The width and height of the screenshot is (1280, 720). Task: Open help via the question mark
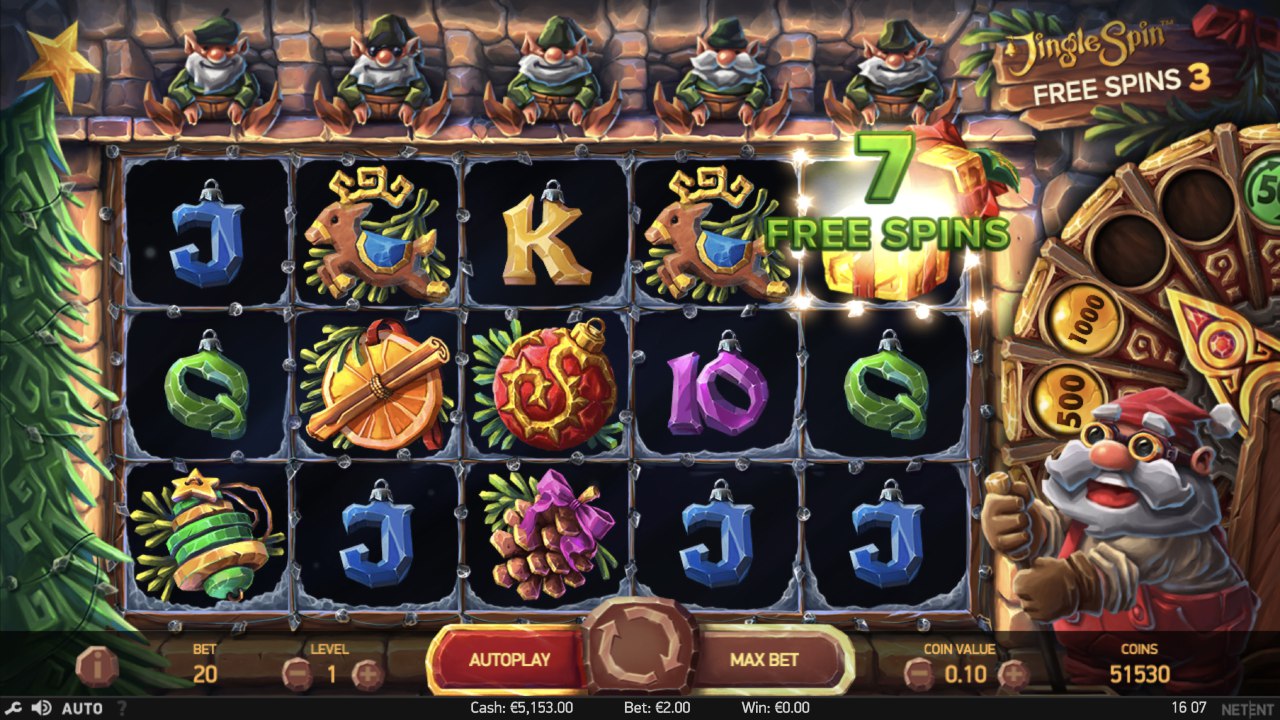click(x=122, y=708)
